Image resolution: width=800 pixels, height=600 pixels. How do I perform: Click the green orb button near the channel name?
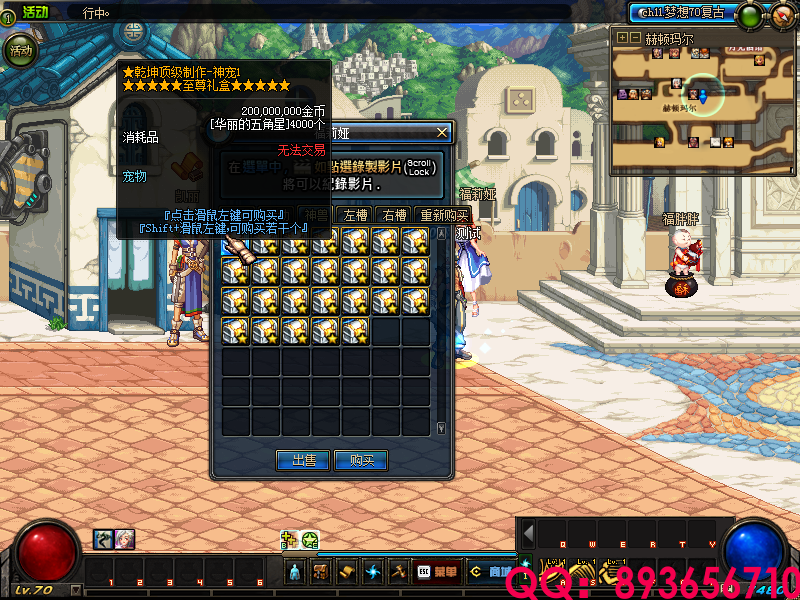(x=749, y=15)
